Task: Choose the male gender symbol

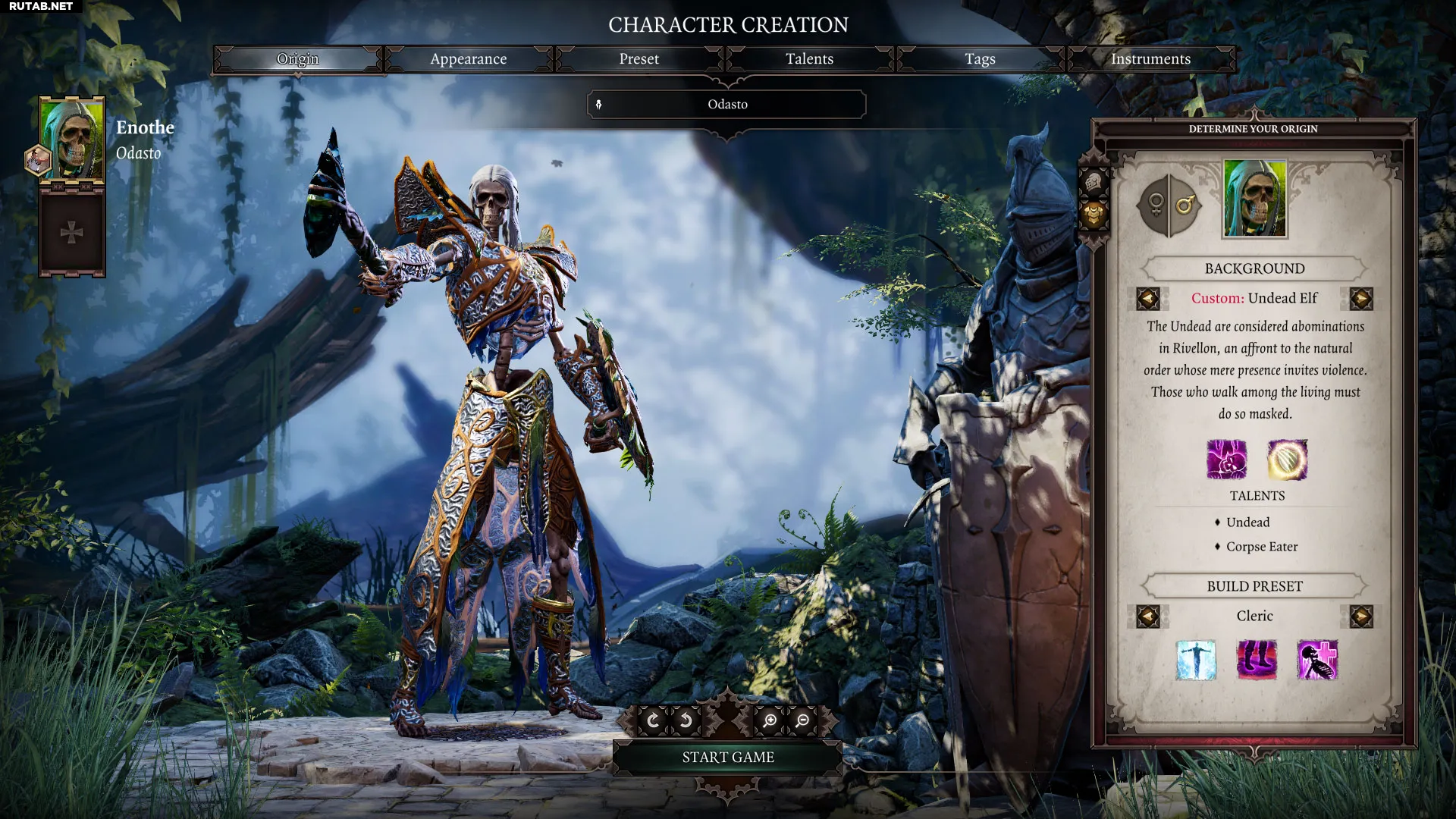Action: point(1185,205)
